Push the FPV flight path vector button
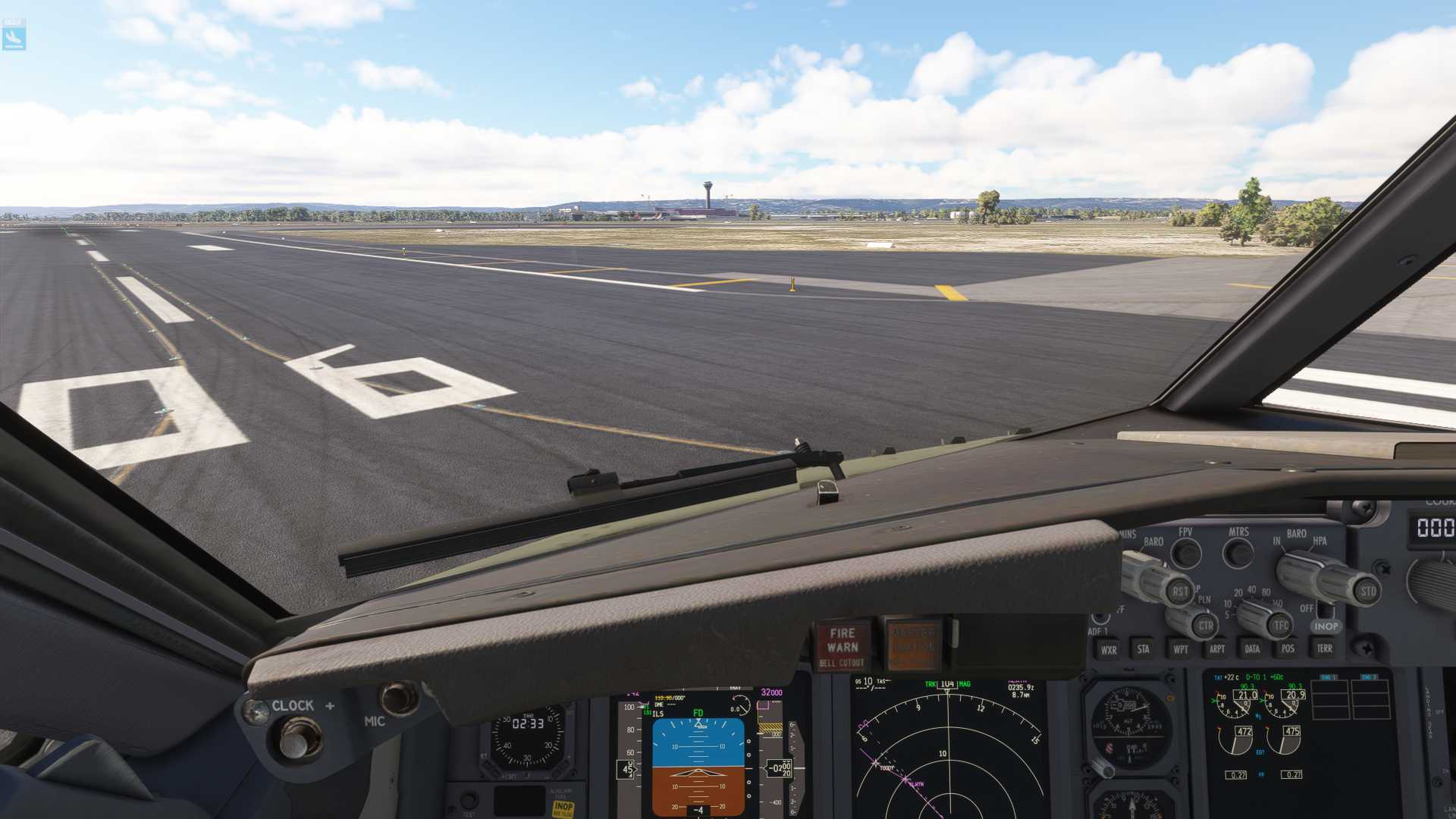 coord(1186,554)
